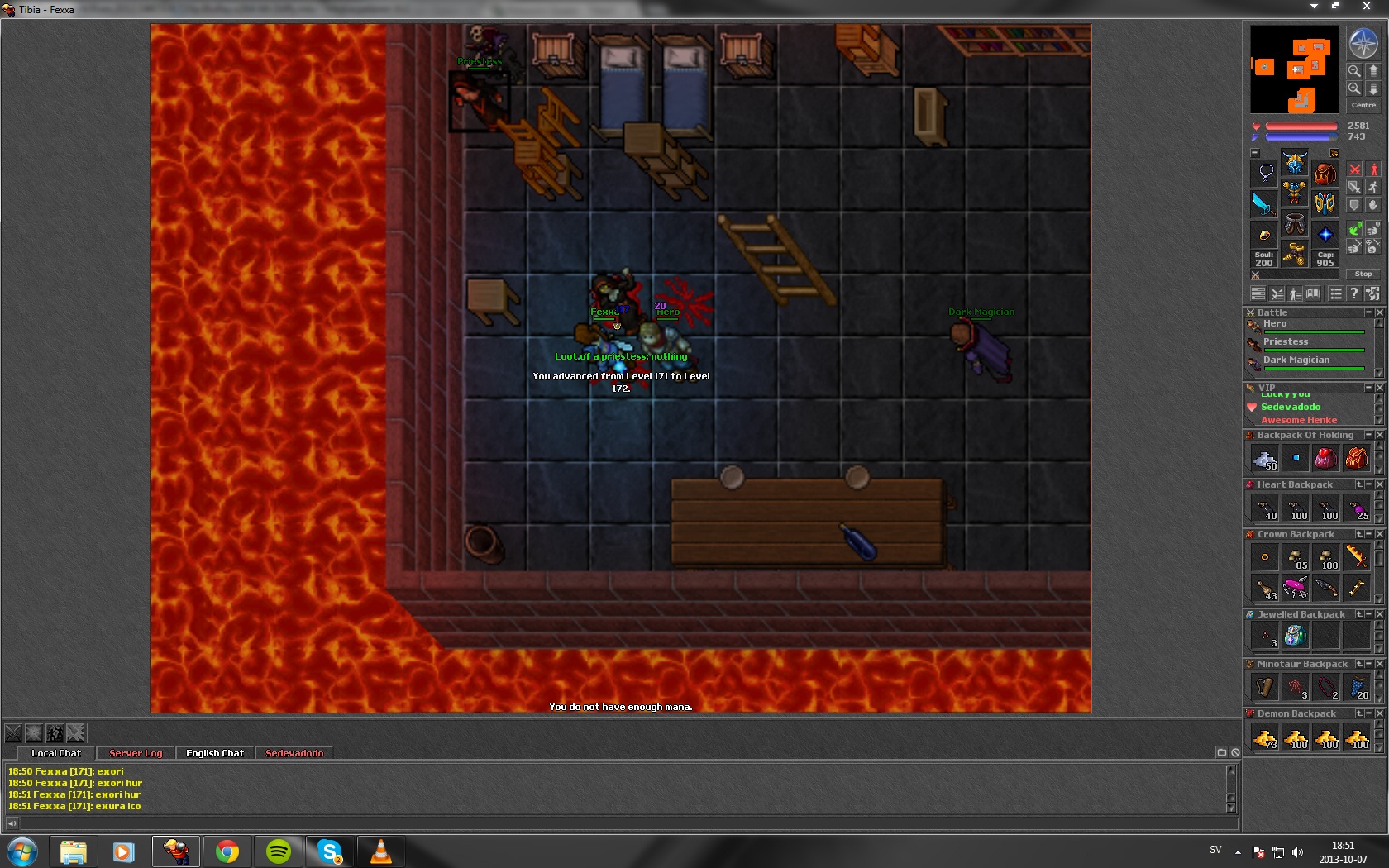Select the Local Chat tab
The image size is (1389, 868).
tap(56, 753)
